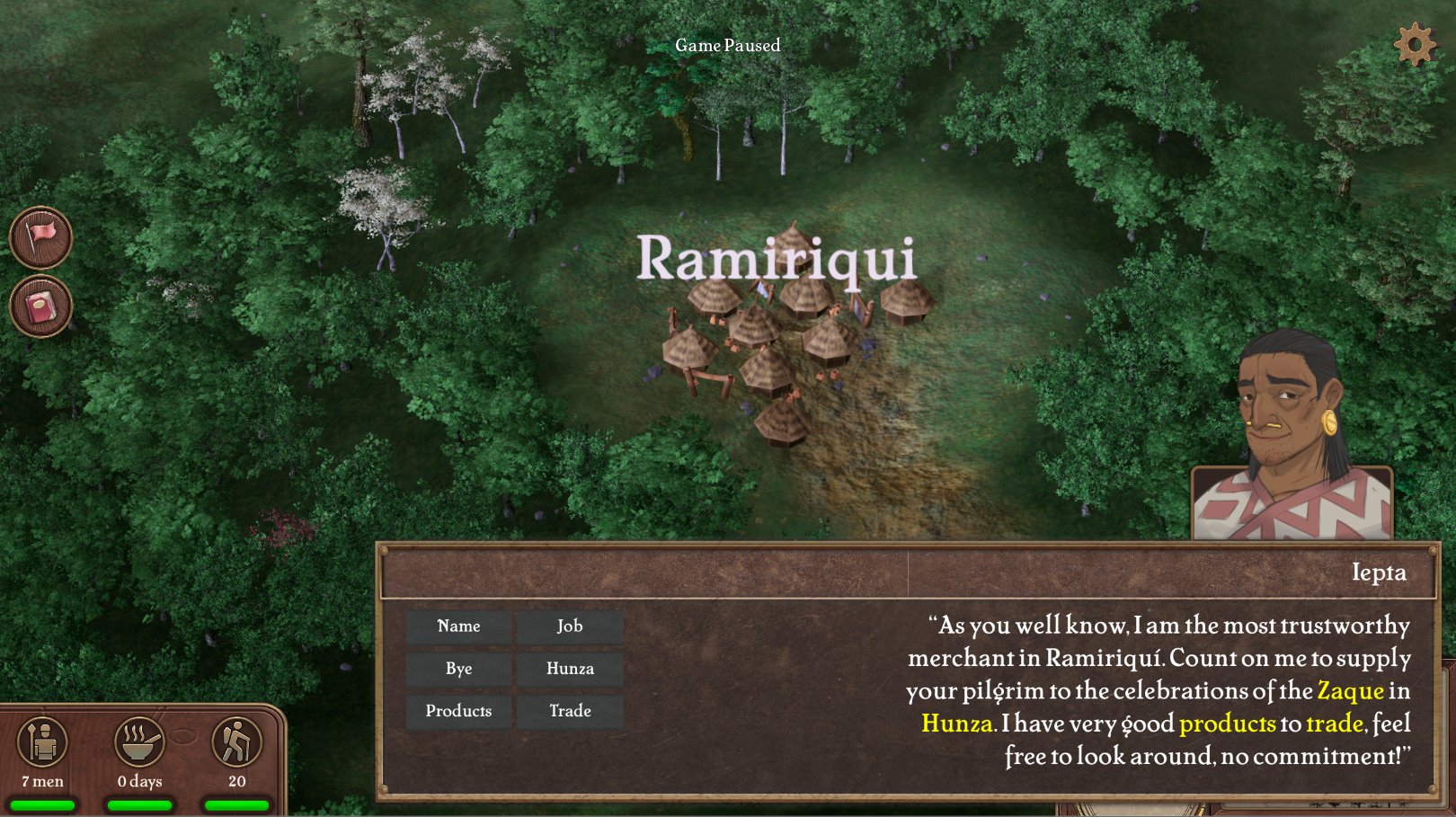
Task: Follow the yellow Zaque link
Action: (x=1350, y=691)
